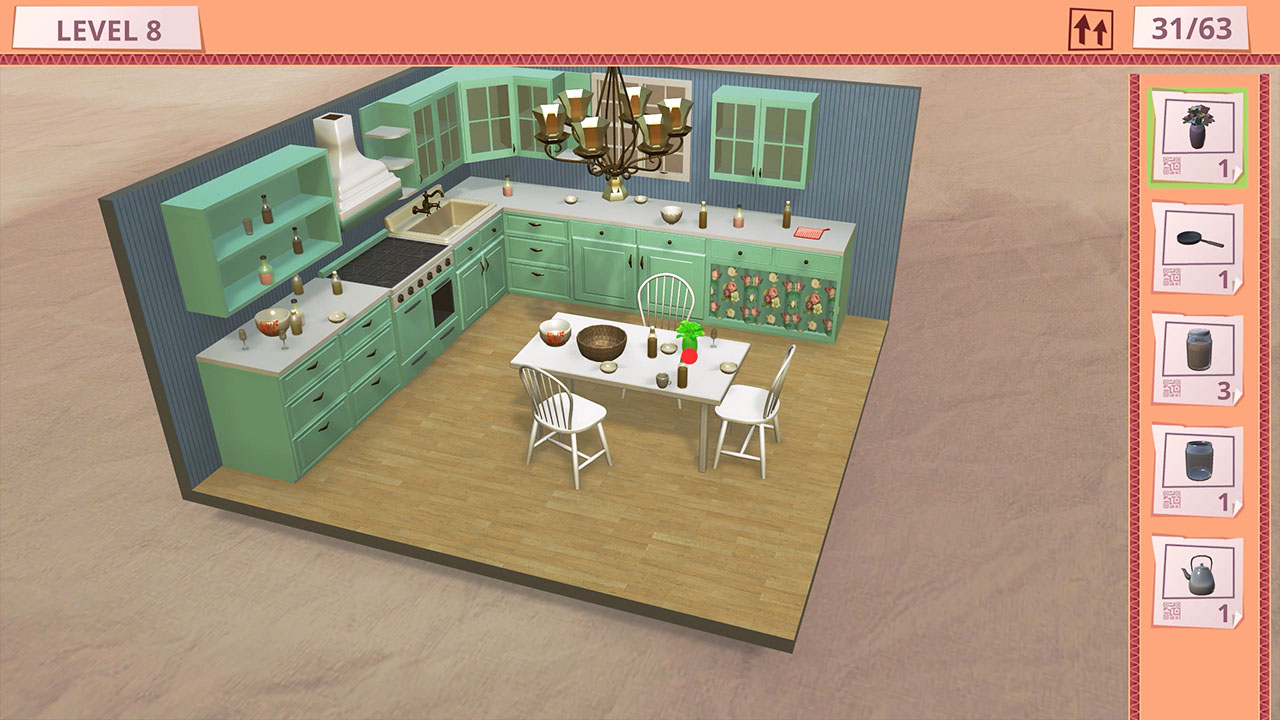The width and height of the screenshot is (1280, 720).
Task: Select the kettle item card
Action: click(1196, 576)
